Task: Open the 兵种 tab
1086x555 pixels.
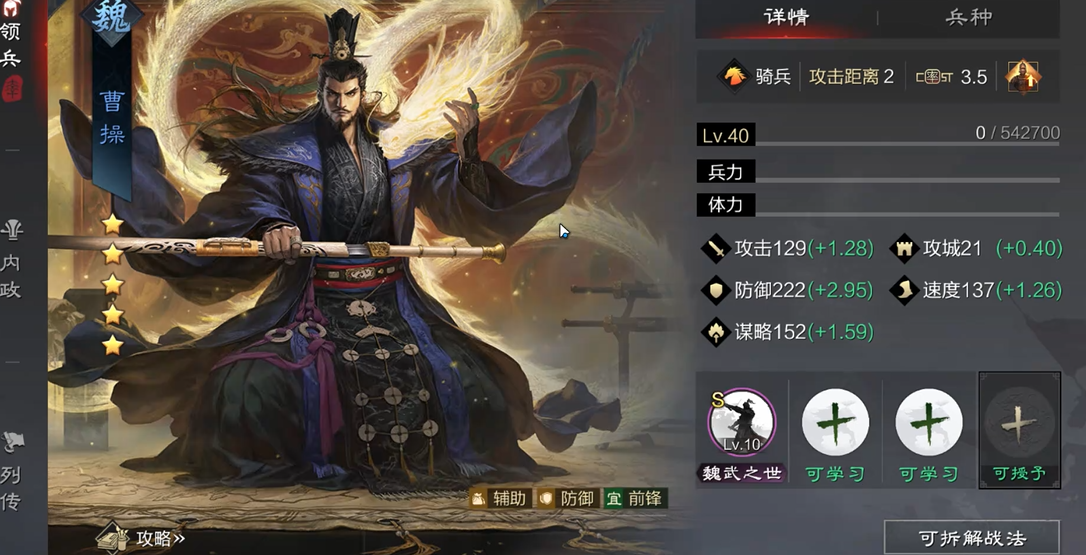Action: coord(968,18)
